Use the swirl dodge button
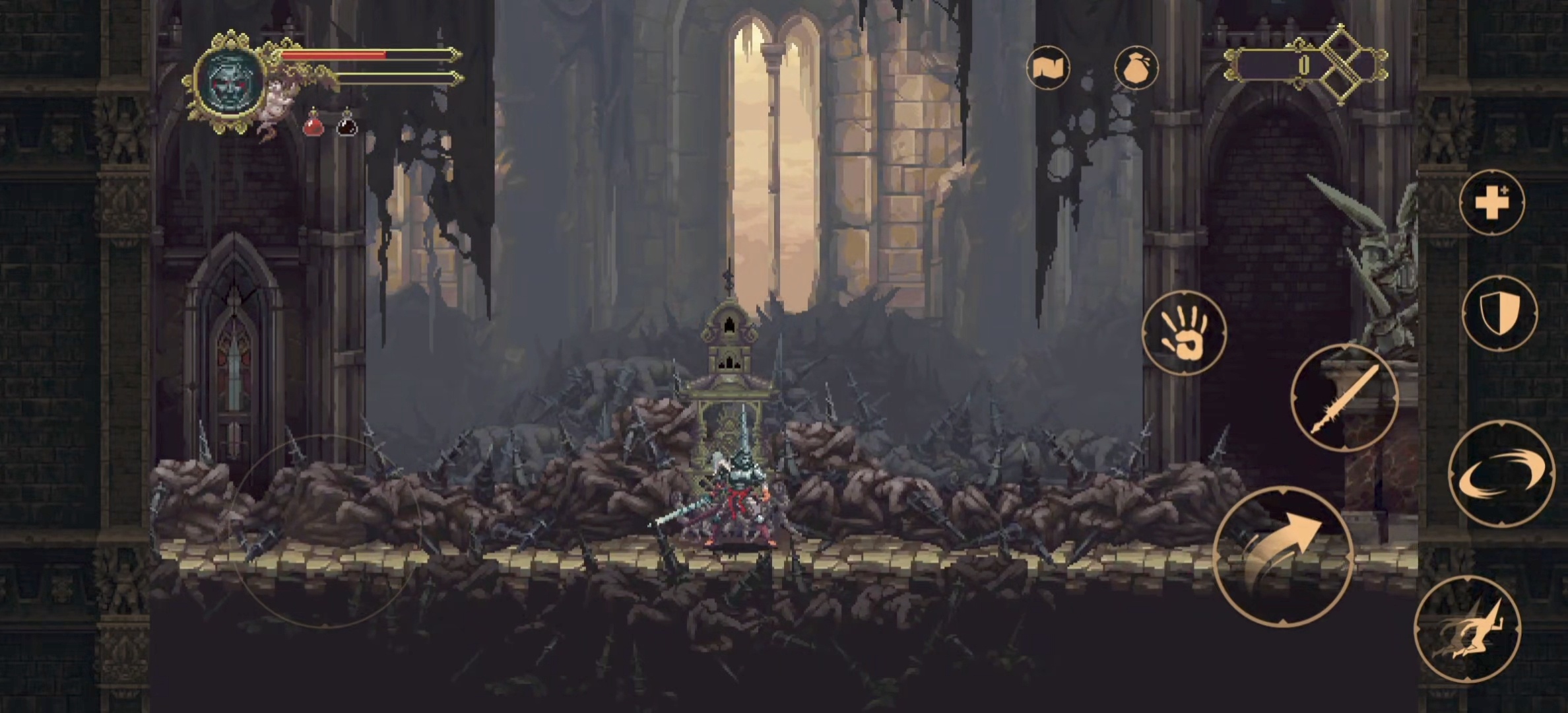The image size is (1568, 713). click(x=1501, y=473)
